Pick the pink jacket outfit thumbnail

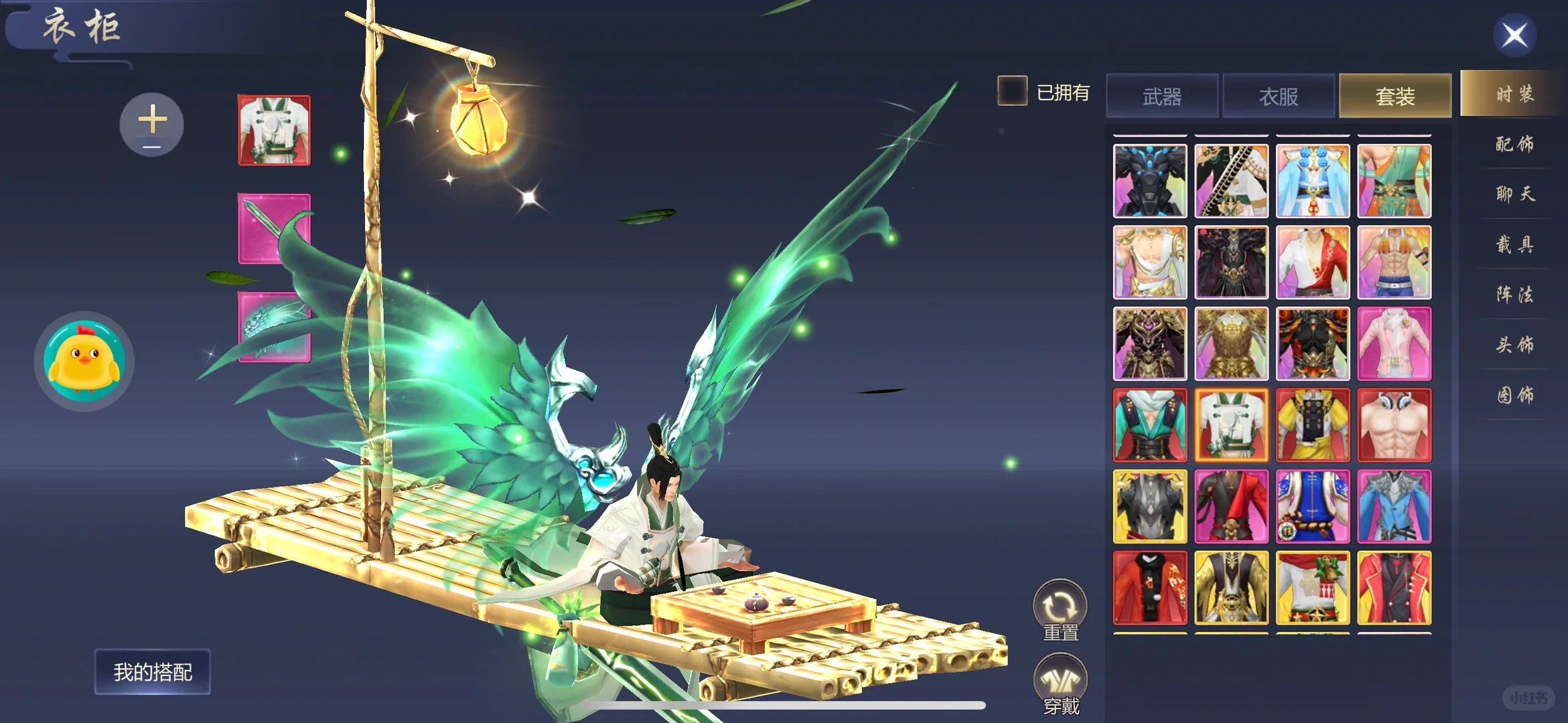[1395, 344]
